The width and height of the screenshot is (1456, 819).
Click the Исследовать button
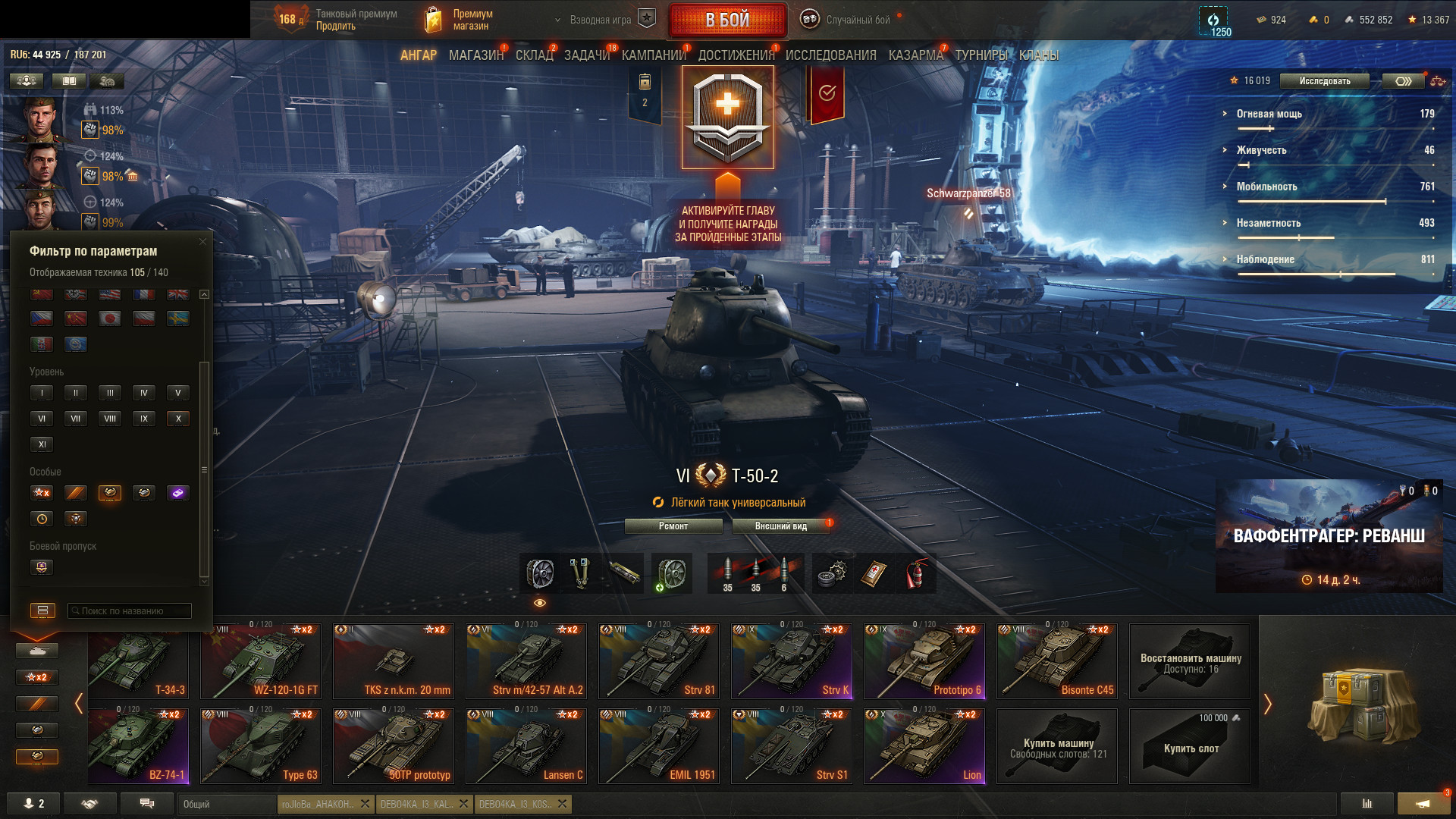[x=1324, y=81]
